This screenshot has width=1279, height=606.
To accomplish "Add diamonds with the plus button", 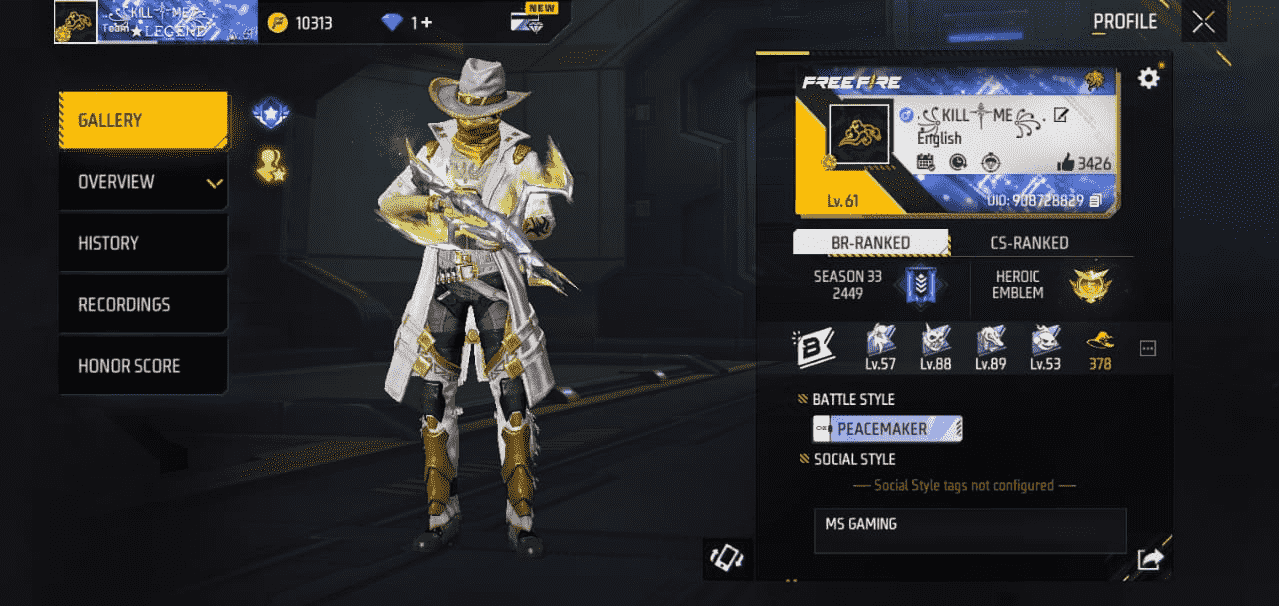I will point(427,22).
